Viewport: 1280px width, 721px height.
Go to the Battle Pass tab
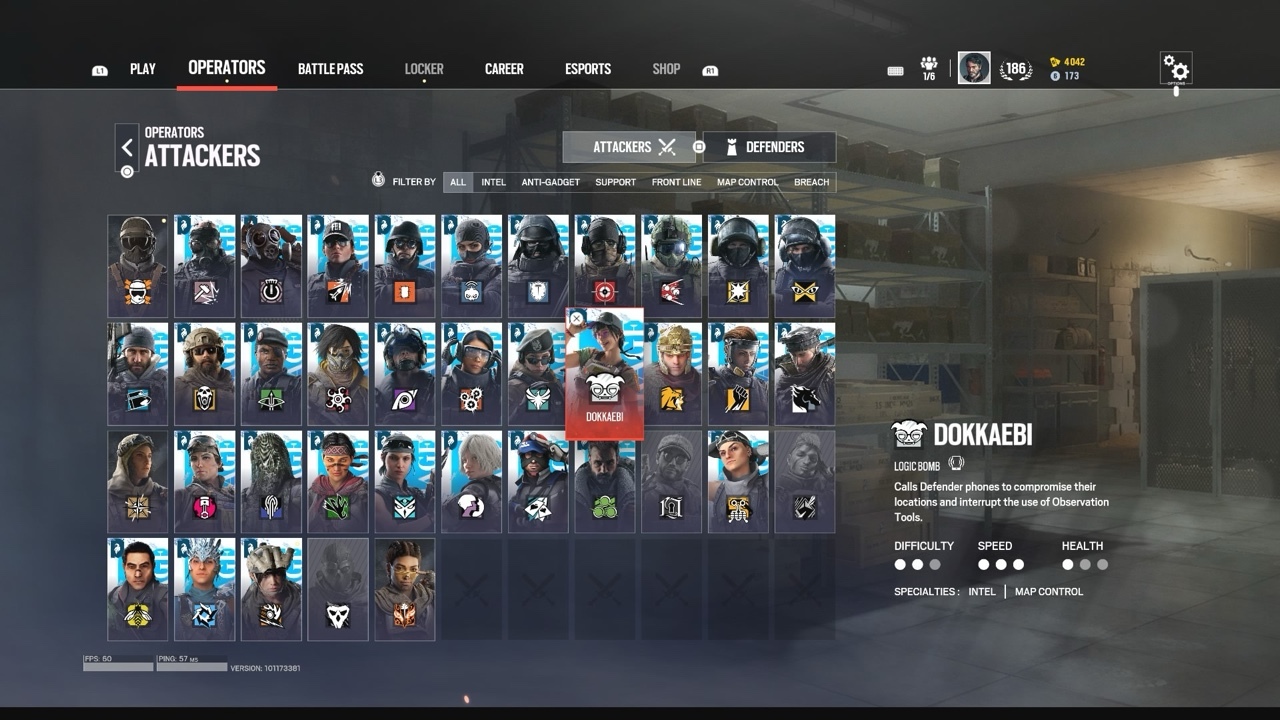pos(330,69)
